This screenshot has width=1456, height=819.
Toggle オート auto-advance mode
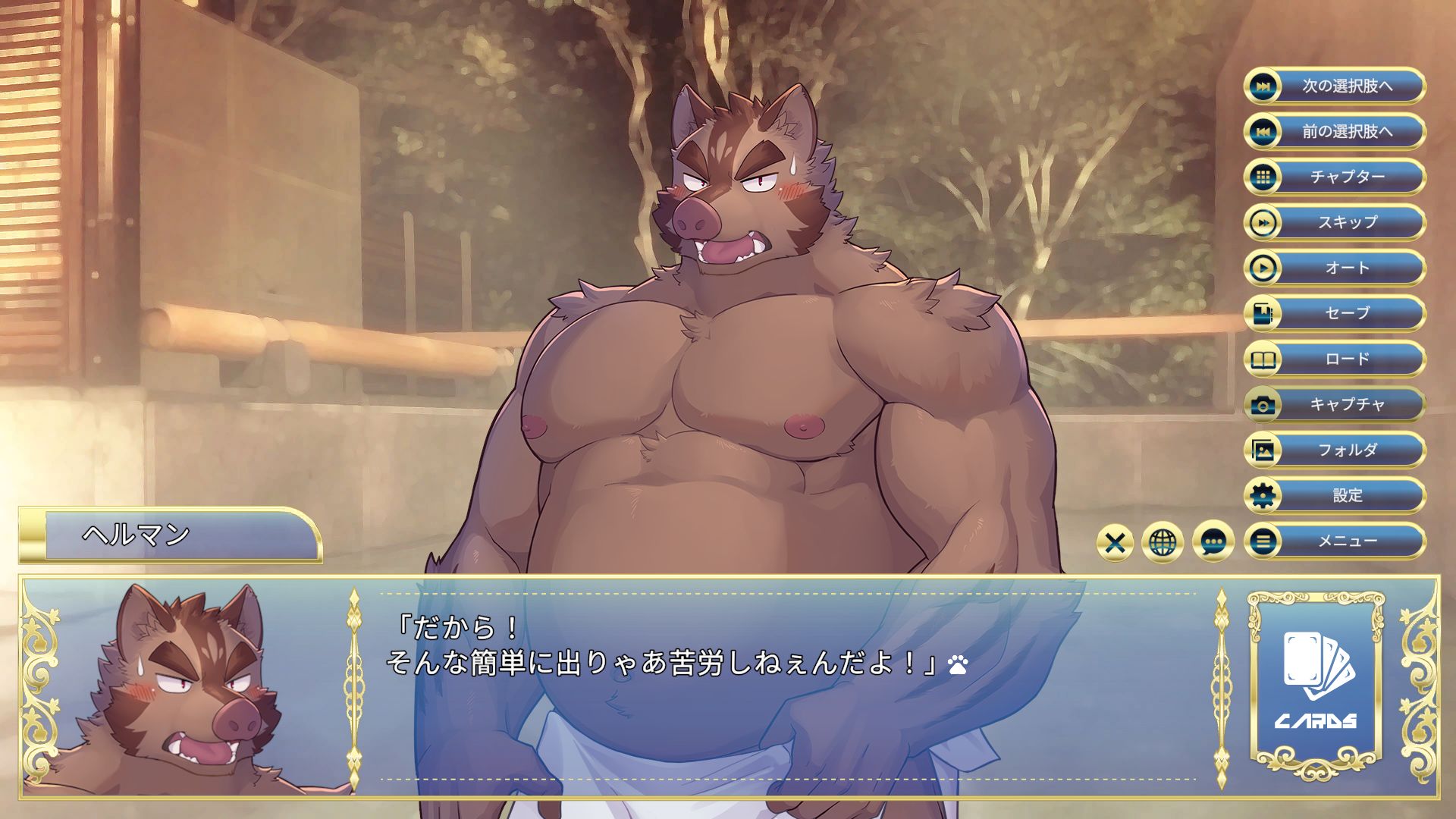[1335, 268]
